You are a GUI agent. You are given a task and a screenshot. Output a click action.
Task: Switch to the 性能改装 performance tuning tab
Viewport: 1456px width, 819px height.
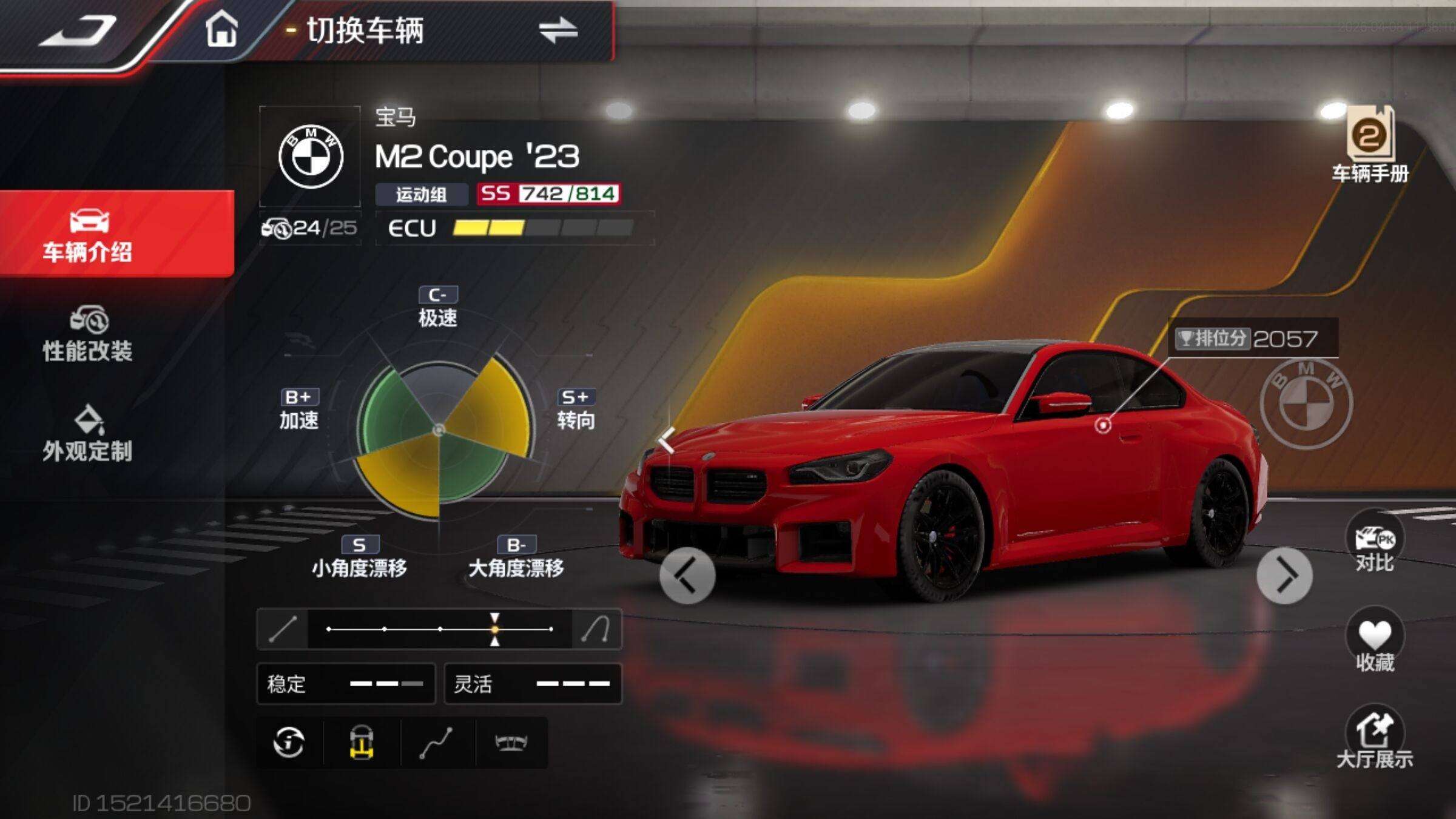(88, 334)
